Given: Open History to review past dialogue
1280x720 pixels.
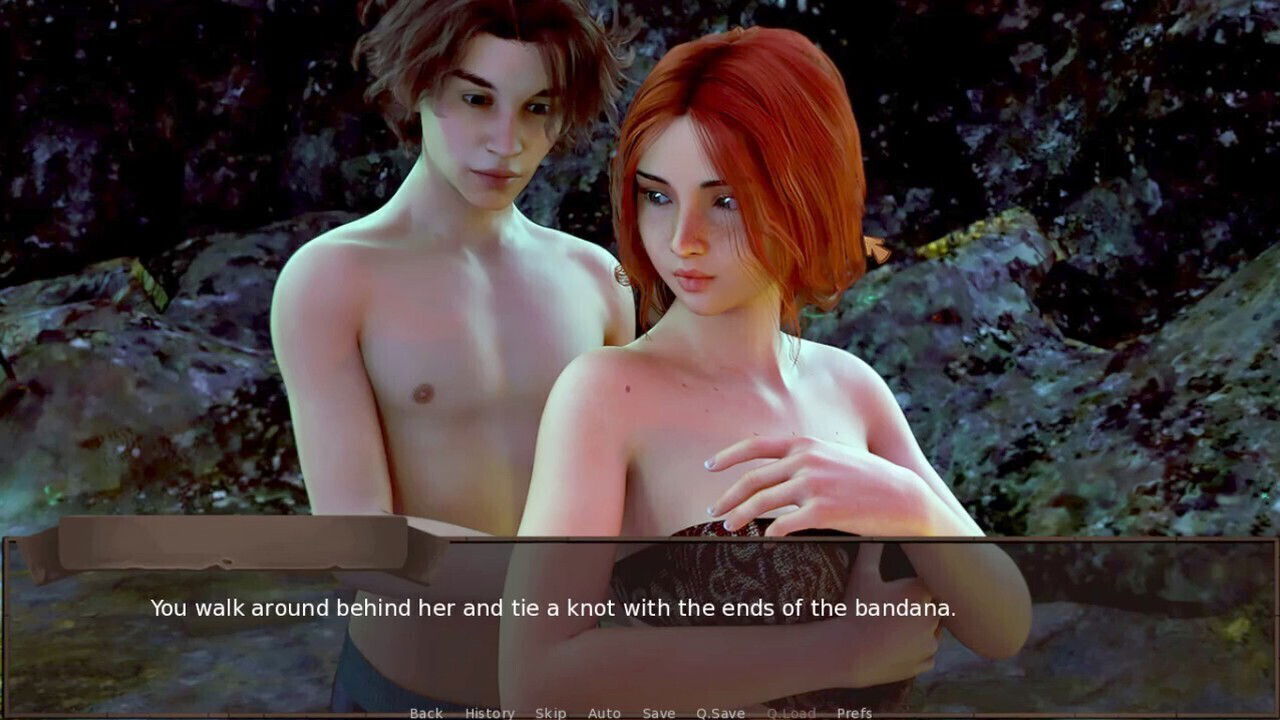Looking at the screenshot, I should tap(489, 713).
